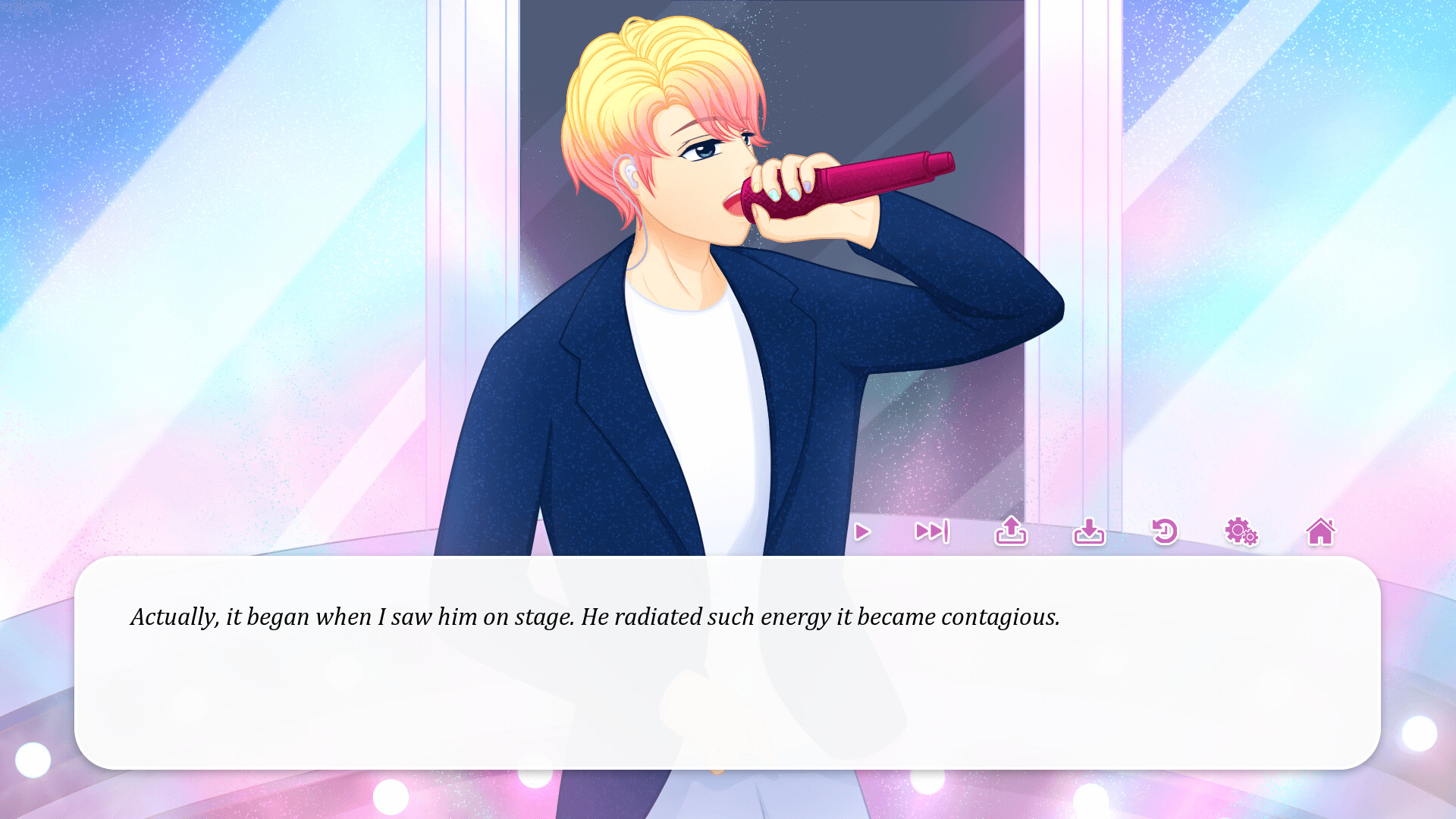Viewport: 1456px width, 819px height.
Task: Return to the title screen via home icon
Action: coord(1321,532)
